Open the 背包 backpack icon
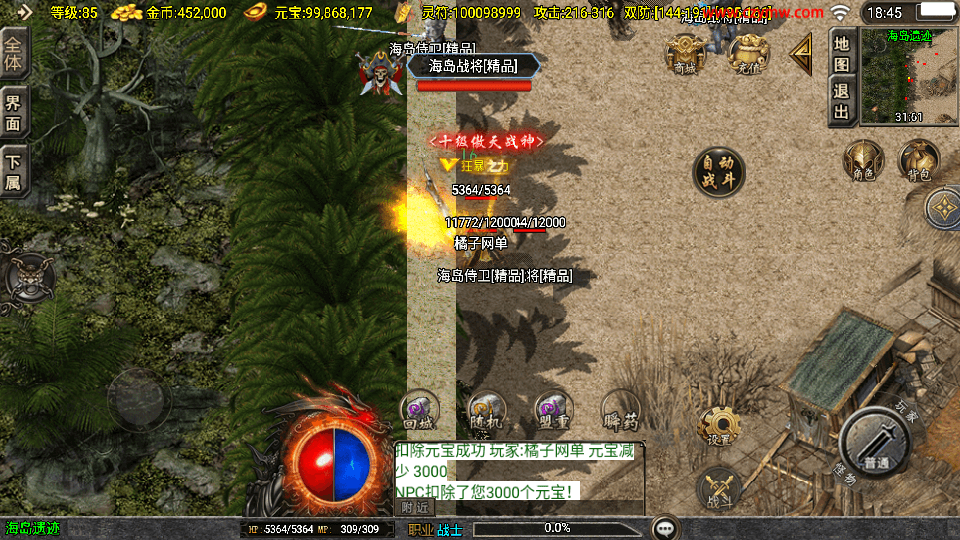The width and height of the screenshot is (960, 540). click(918, 161)
